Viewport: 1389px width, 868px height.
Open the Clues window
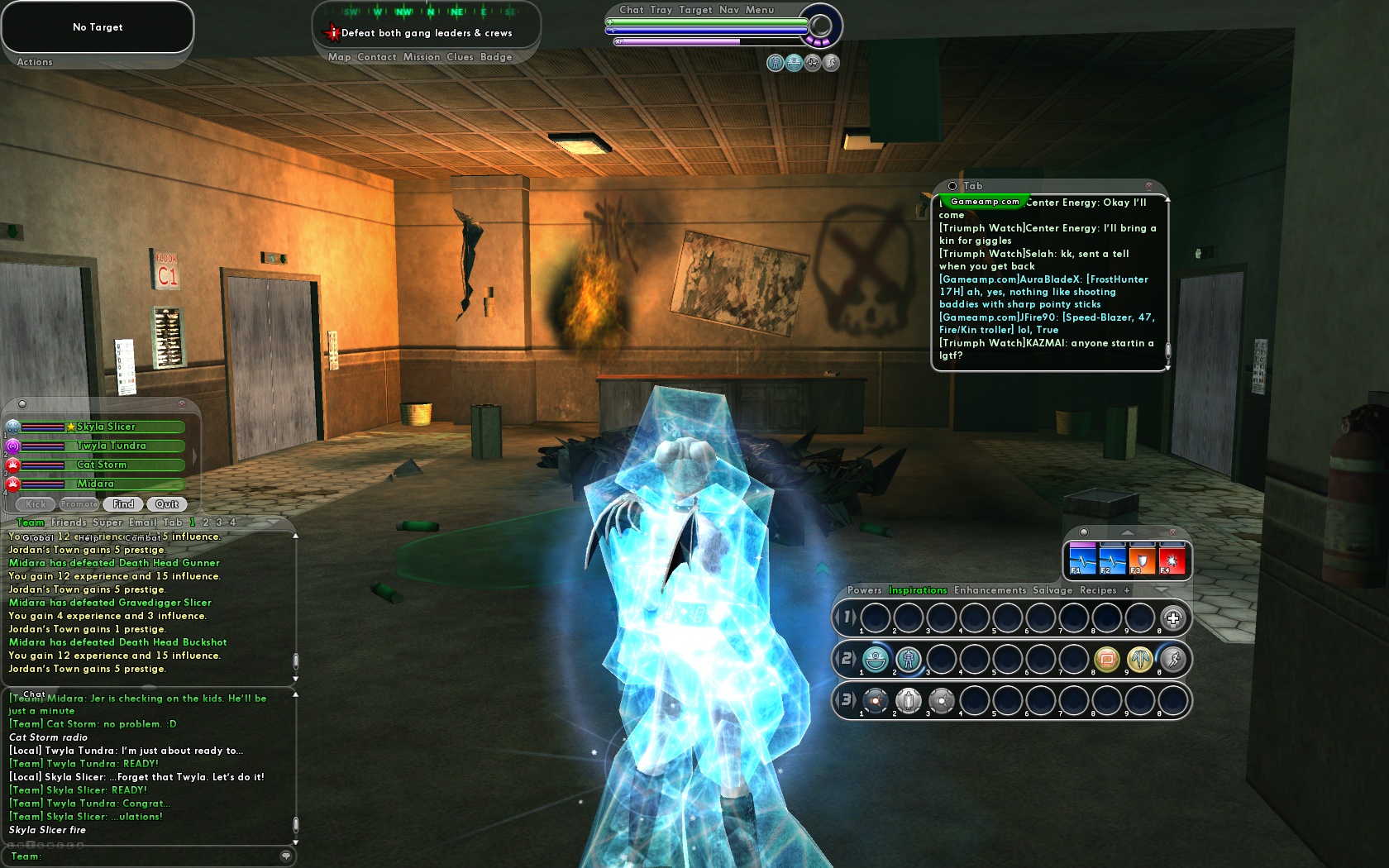[x=460, y=57]
